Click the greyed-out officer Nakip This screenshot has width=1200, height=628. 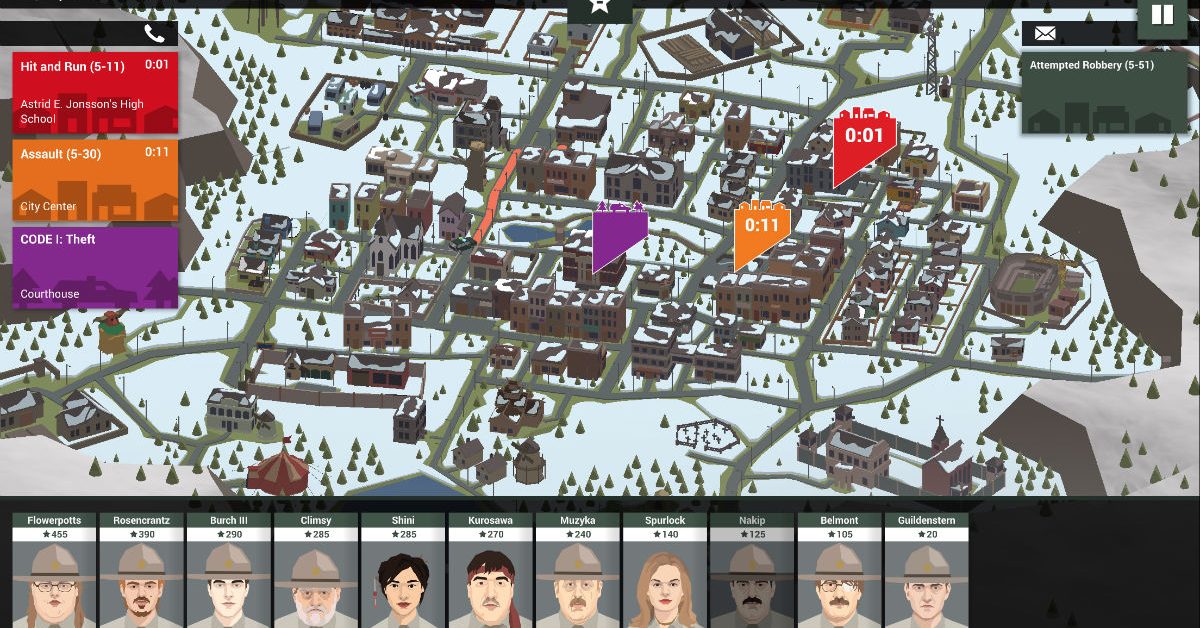click(x=752, y=570)
